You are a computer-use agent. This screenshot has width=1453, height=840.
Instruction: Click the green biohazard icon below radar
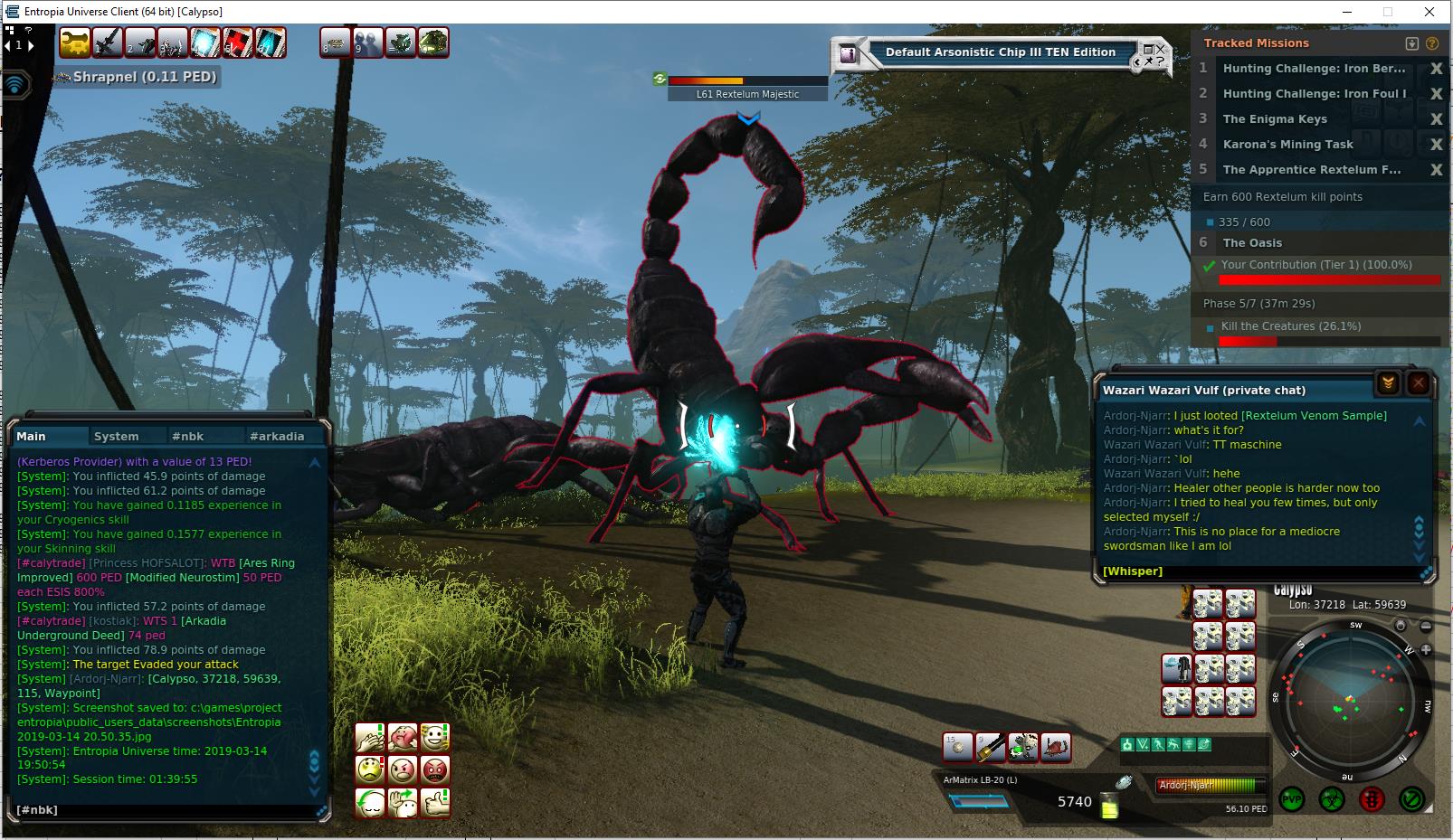click(1332, 799)
